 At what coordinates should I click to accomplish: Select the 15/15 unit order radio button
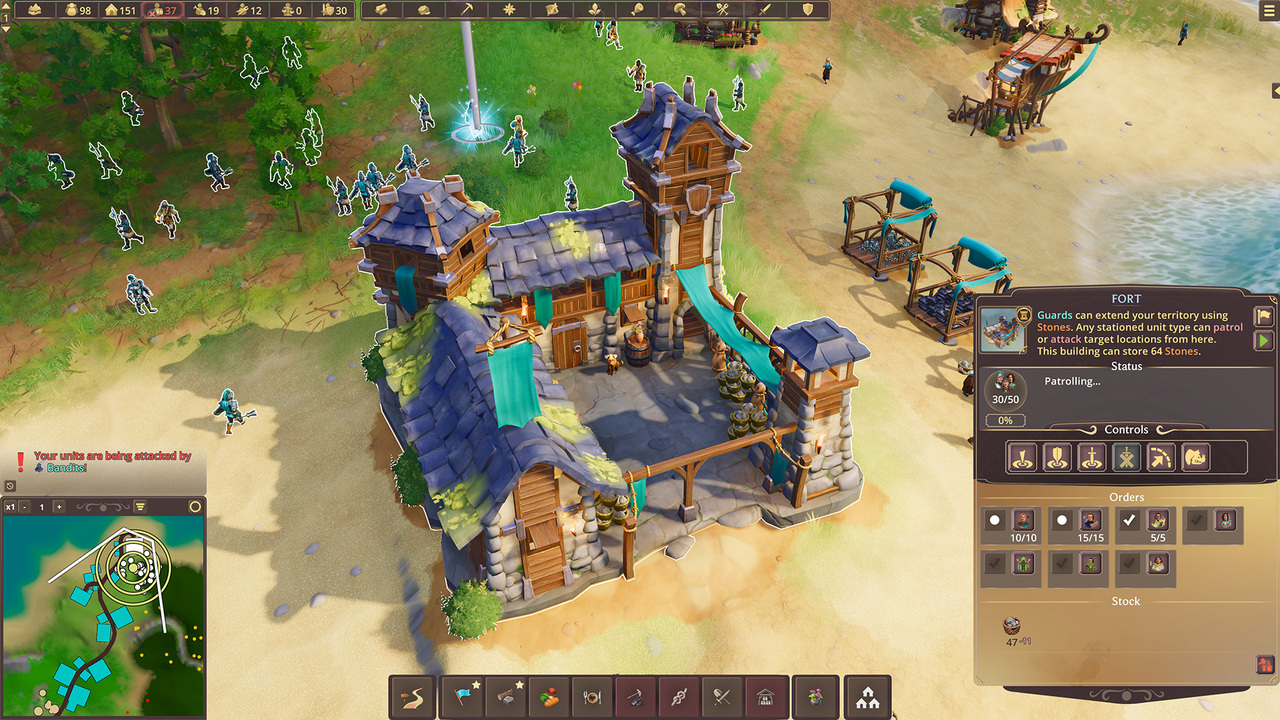1062,520
